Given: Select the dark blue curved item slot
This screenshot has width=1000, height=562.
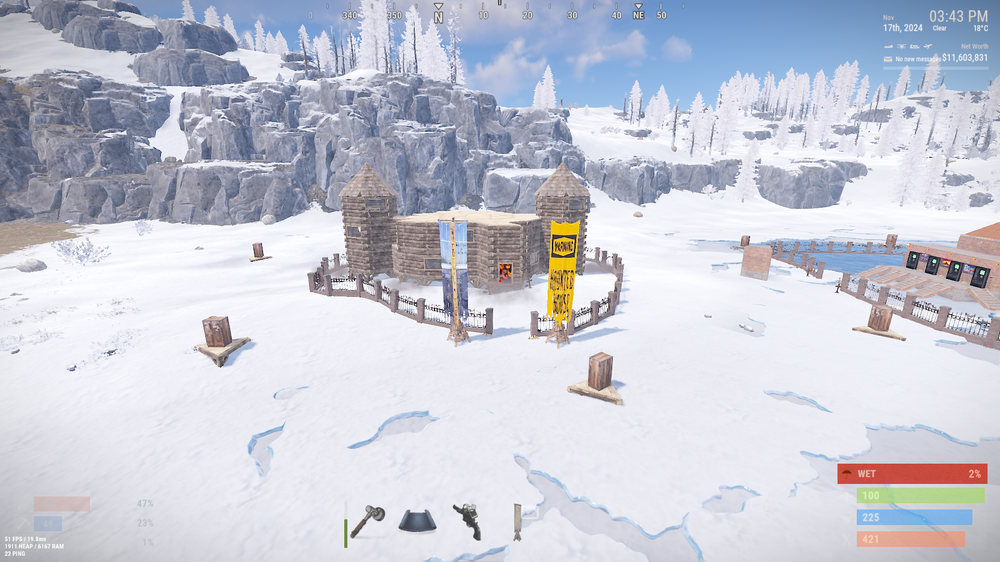Looking at the screenshot, I should click(417, 522).
